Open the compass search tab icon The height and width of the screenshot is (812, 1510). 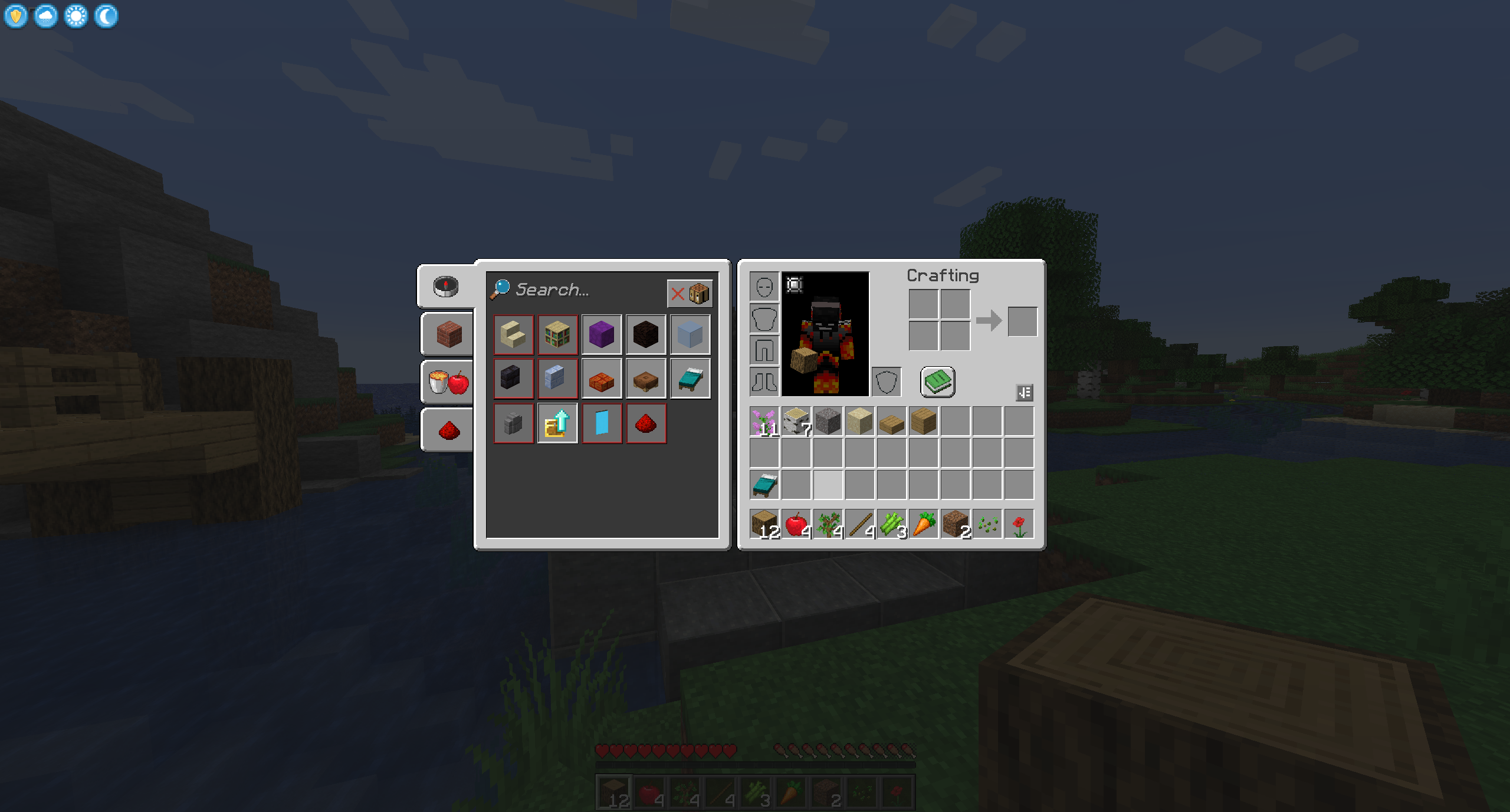pos(447,285)
